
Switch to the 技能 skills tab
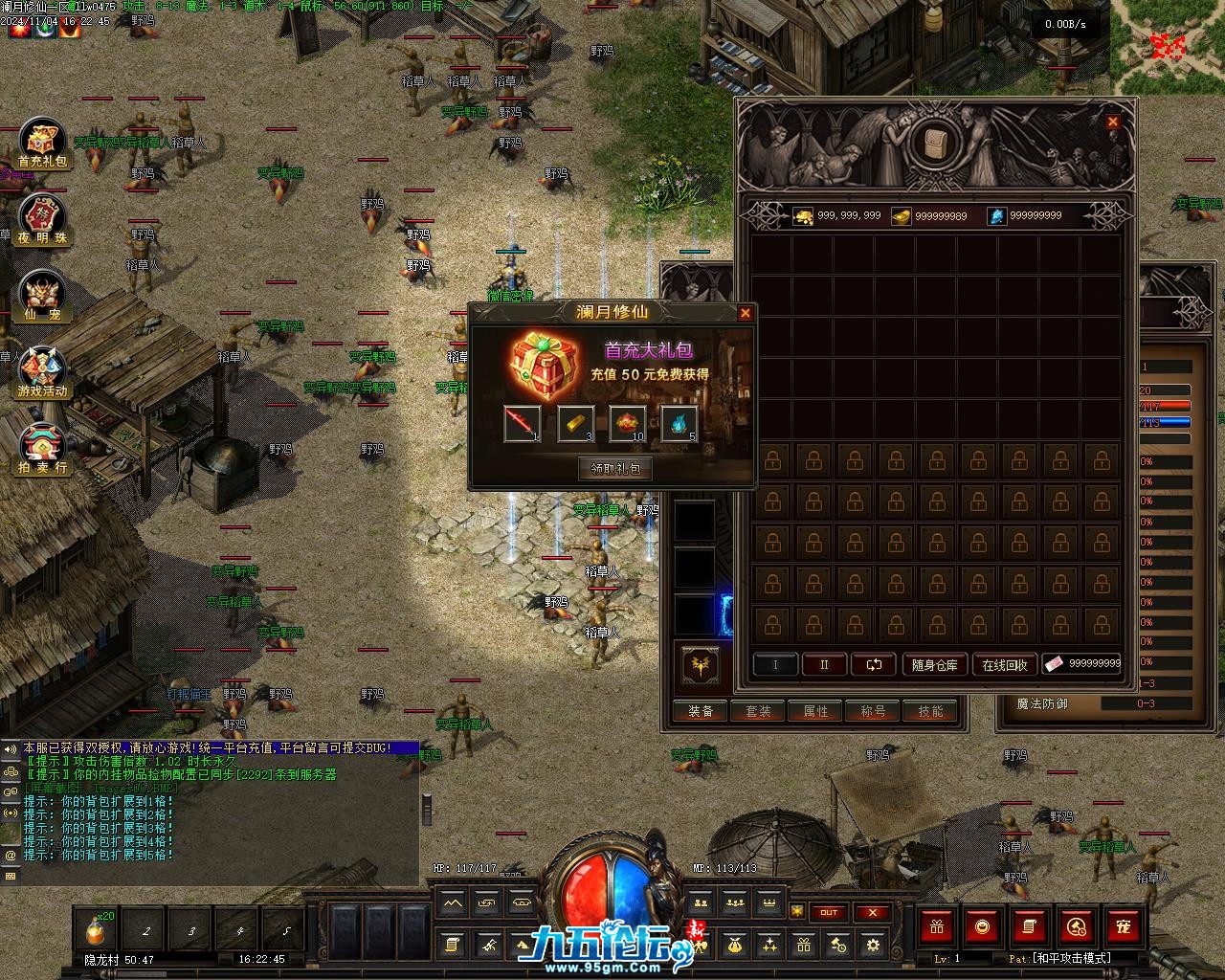click(x=930, y=711)
